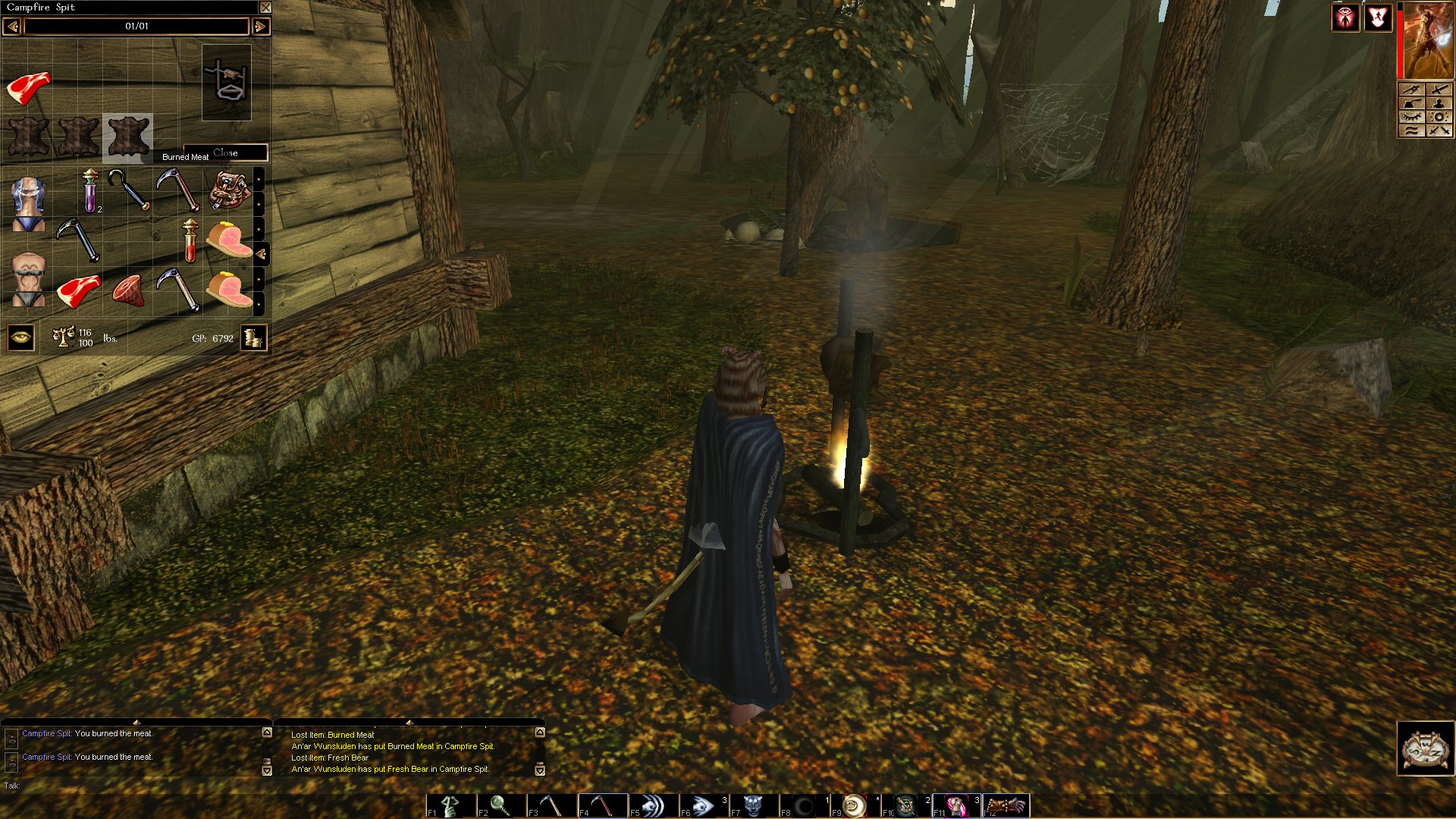
Task: Use the F1 shushing hand quickslot
Action: click(x=450, y=805)
